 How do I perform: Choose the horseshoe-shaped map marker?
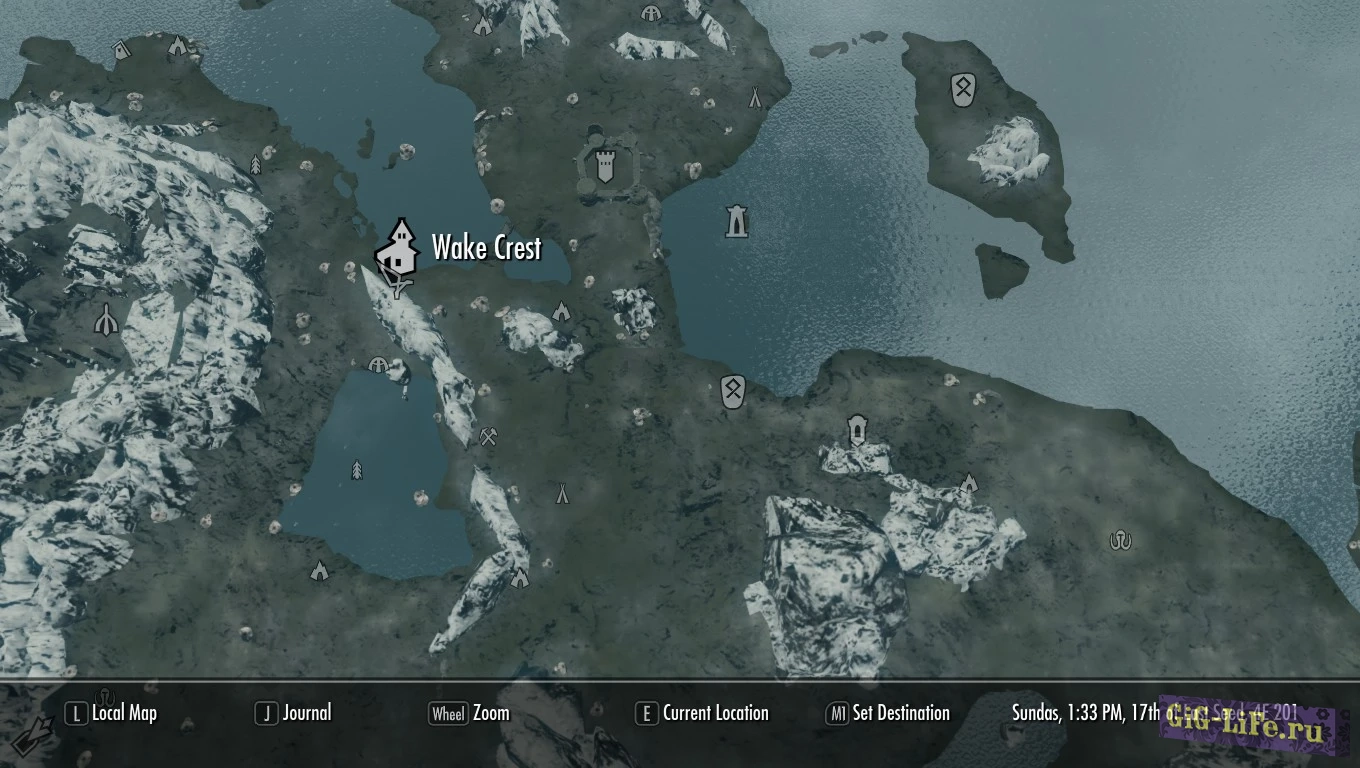pos(1120,541)
